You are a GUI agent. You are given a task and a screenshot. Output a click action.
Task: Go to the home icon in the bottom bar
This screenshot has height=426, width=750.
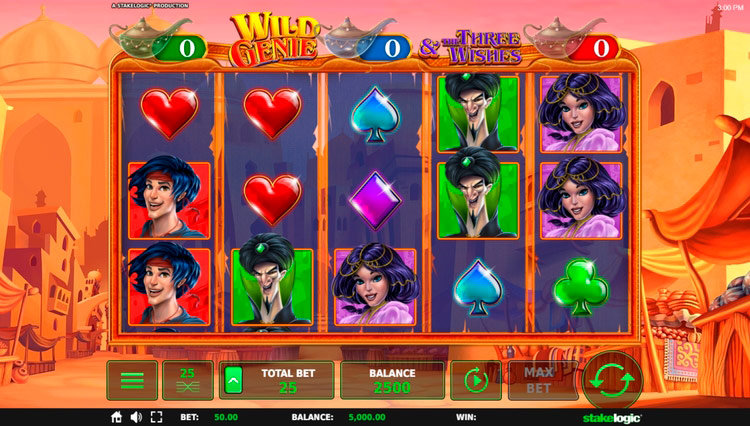116,417
